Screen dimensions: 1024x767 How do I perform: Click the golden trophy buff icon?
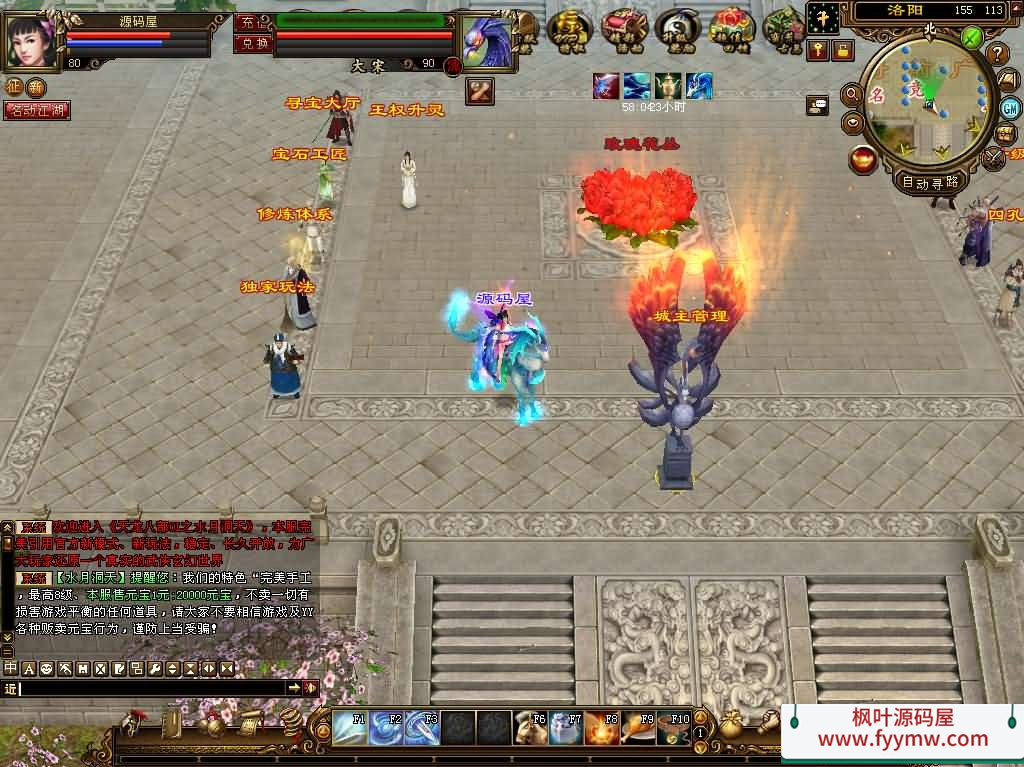point(668,86)
